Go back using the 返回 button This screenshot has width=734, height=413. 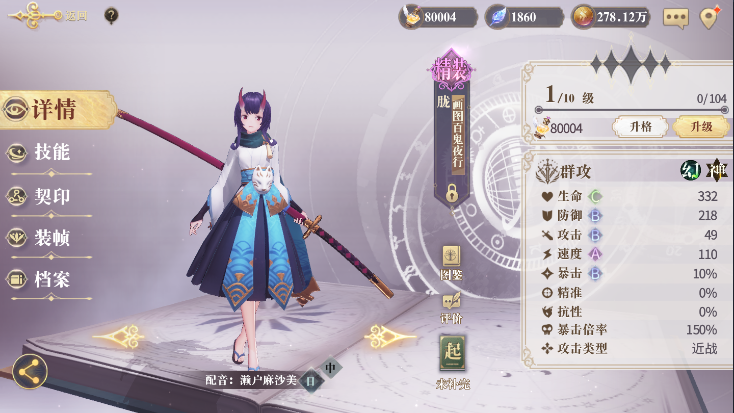40,15
